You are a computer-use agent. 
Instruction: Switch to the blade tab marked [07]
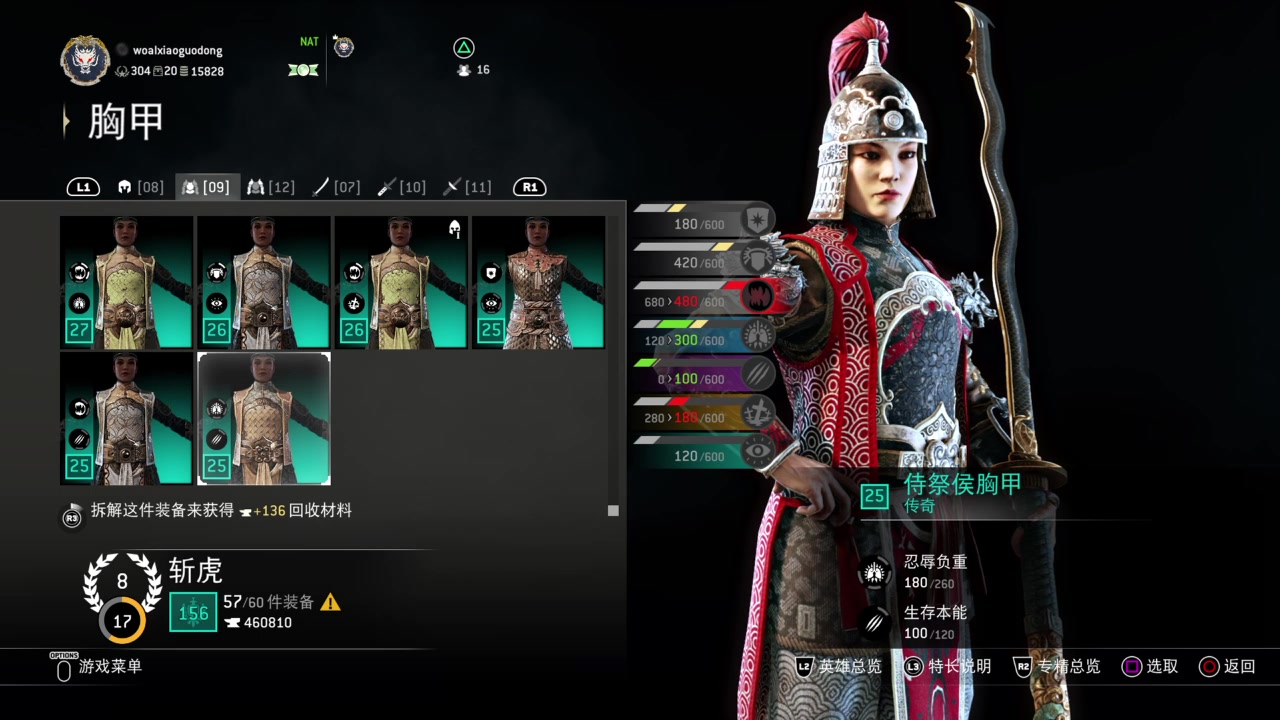coord(336,187)
